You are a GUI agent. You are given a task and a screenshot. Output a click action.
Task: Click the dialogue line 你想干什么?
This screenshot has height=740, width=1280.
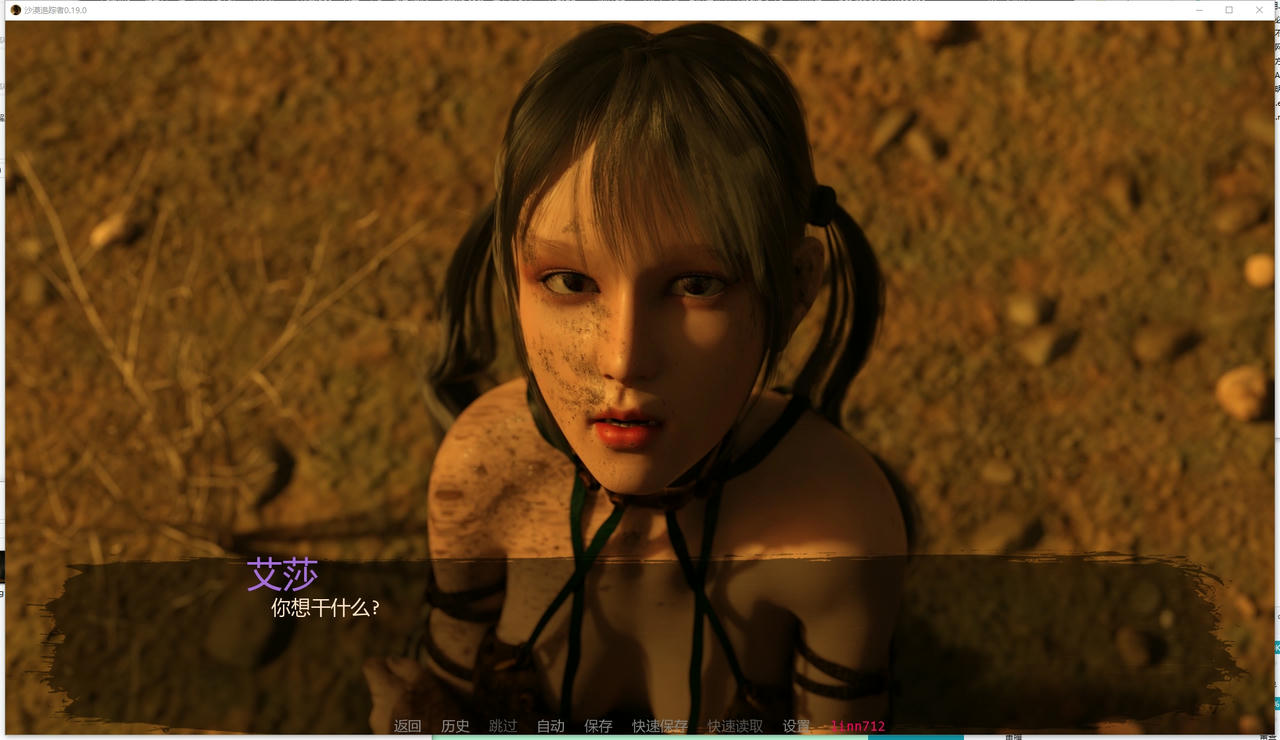tap(326, 607)
